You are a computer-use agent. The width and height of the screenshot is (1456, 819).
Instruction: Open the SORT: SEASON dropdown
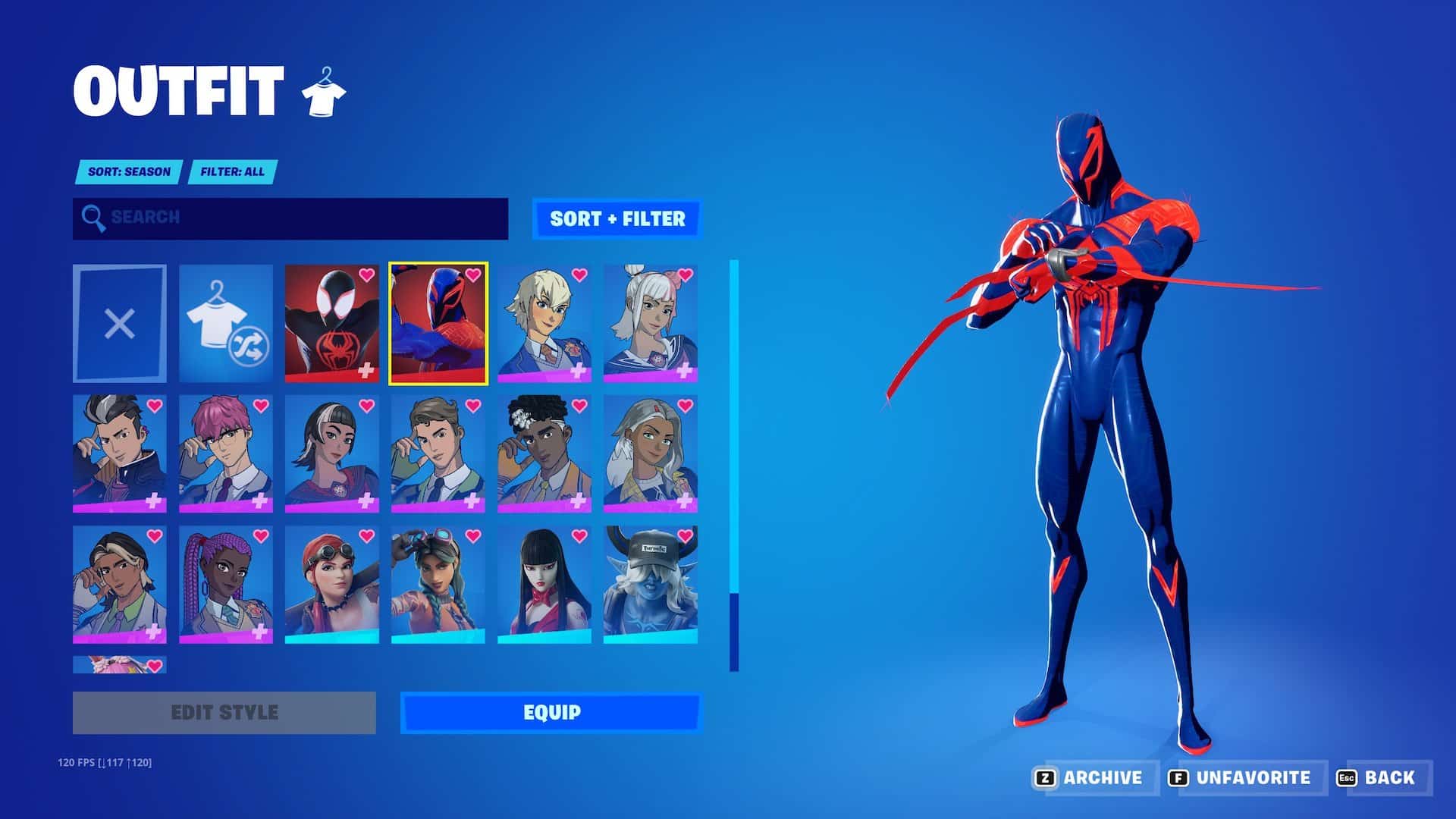click(127, 172)
